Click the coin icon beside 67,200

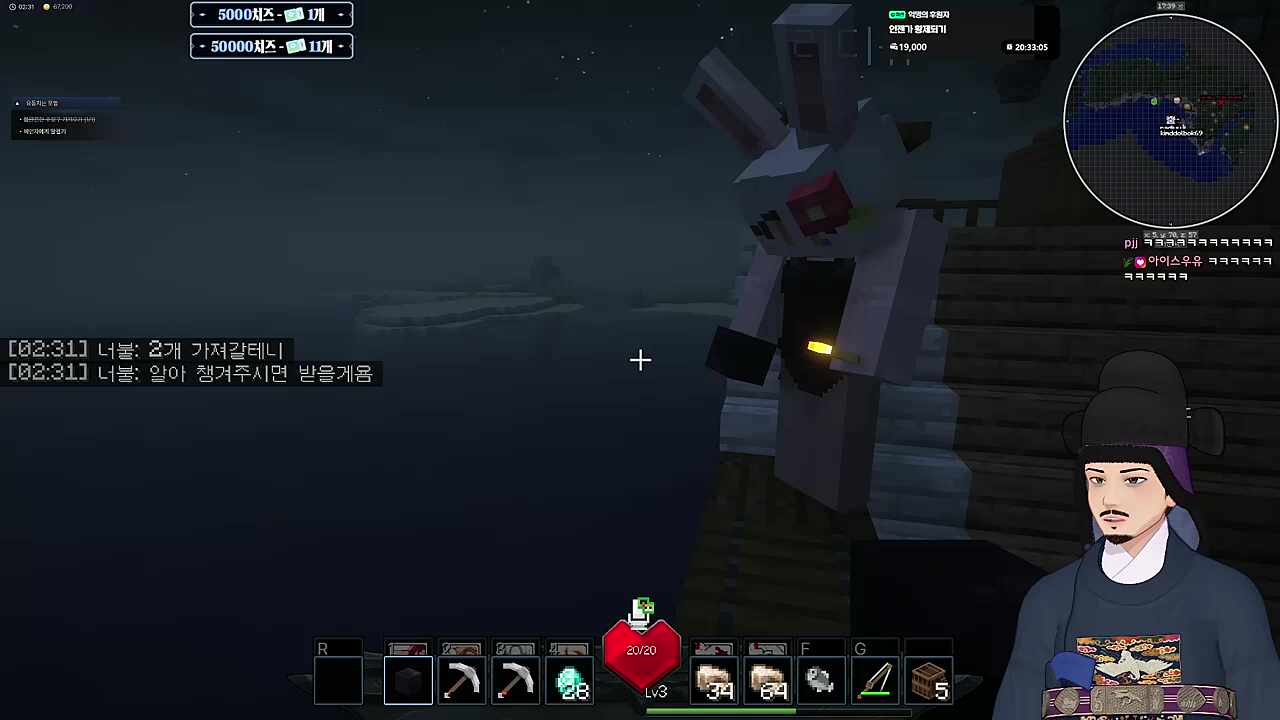(47, 6)
